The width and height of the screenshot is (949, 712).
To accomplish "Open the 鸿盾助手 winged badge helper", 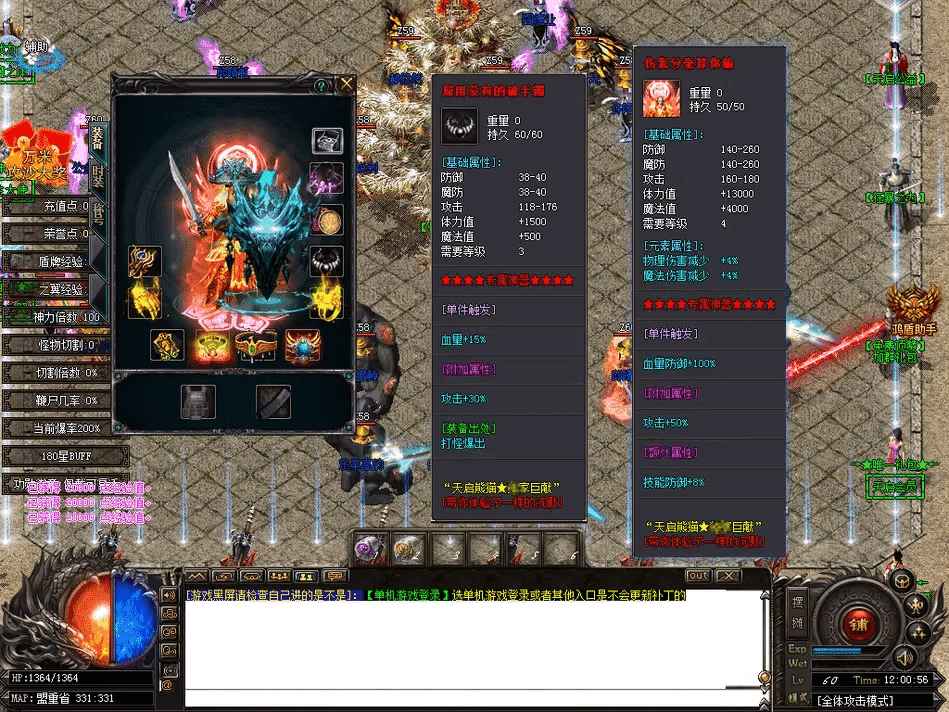I will click(x=913, y=312).
